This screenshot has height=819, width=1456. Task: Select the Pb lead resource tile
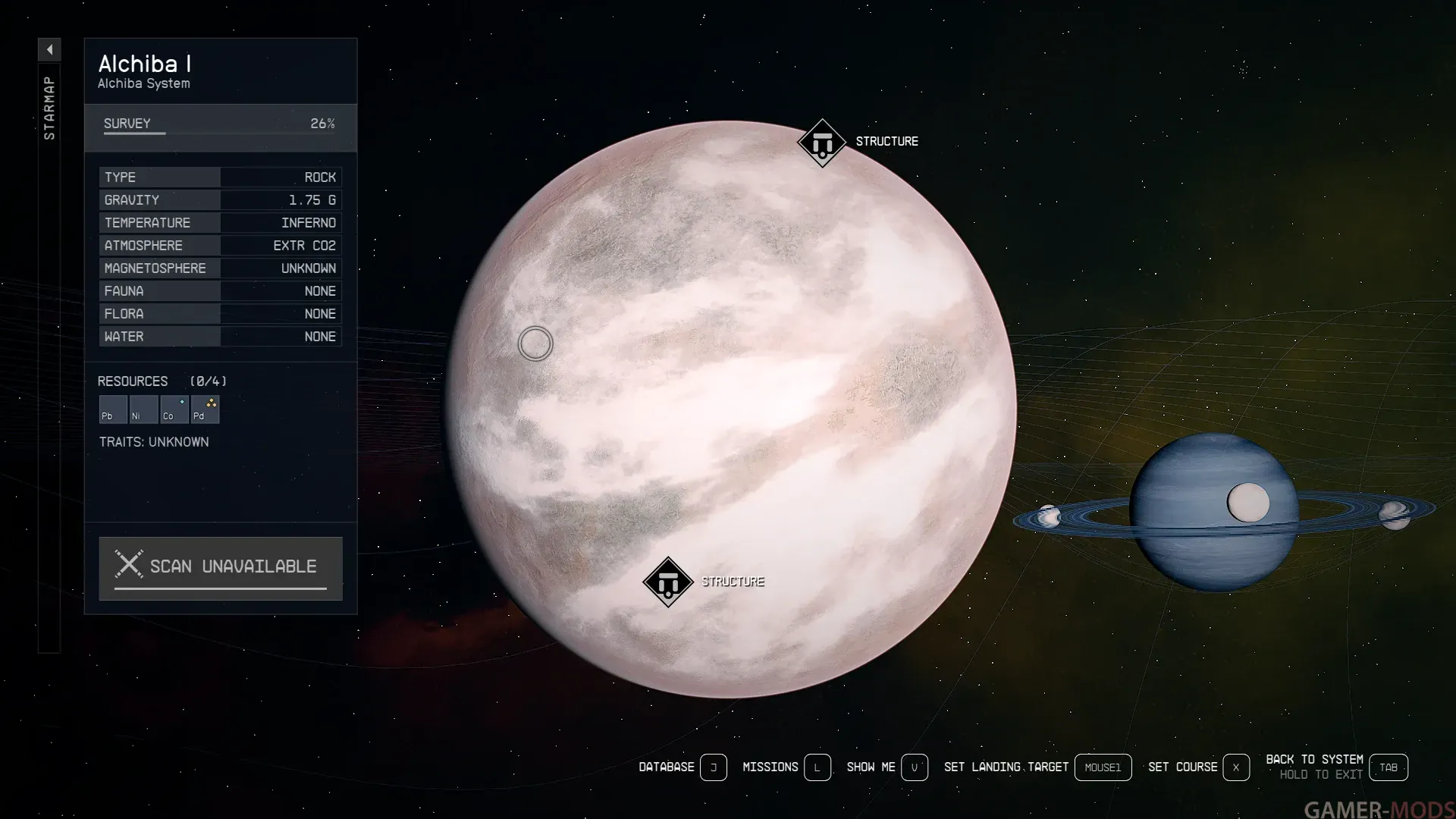pos(113,409)
